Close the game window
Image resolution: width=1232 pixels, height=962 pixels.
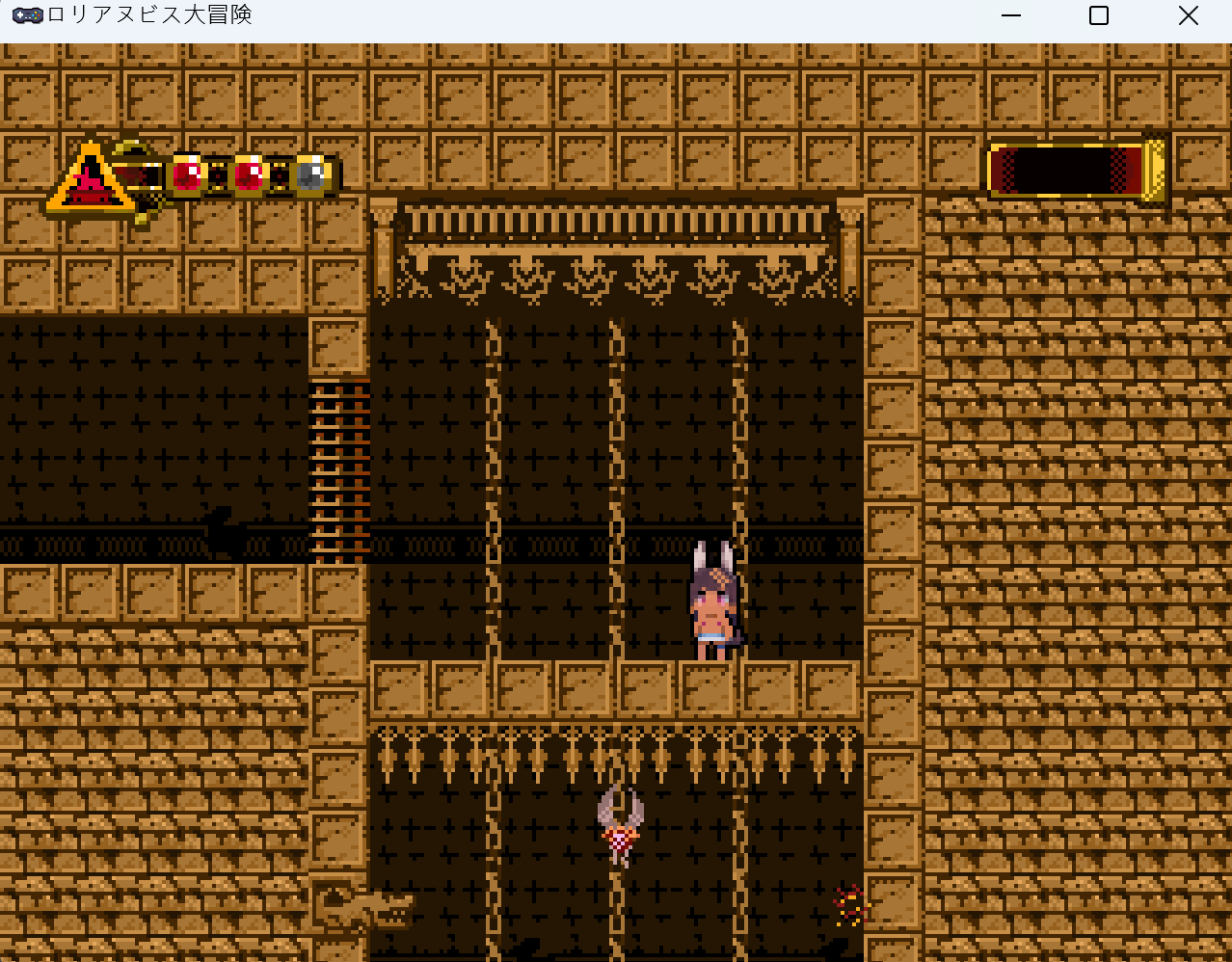pos(1188,15)
